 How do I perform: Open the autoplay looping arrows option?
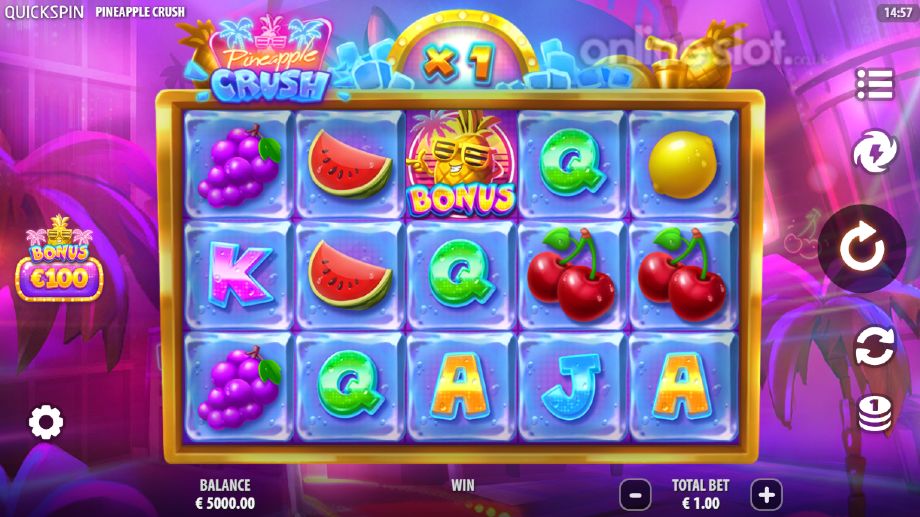[x=873, y=346]
